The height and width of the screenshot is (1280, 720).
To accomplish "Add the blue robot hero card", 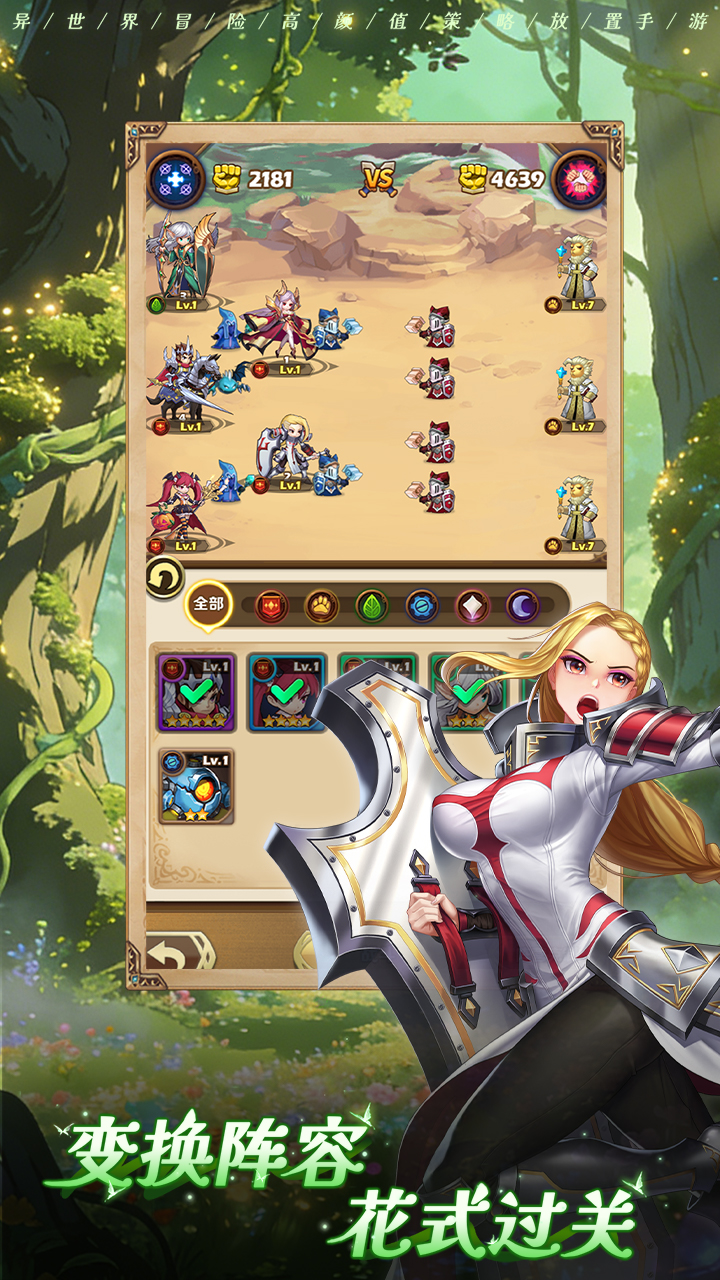I will pyautogui.click(x=196, y=786).
